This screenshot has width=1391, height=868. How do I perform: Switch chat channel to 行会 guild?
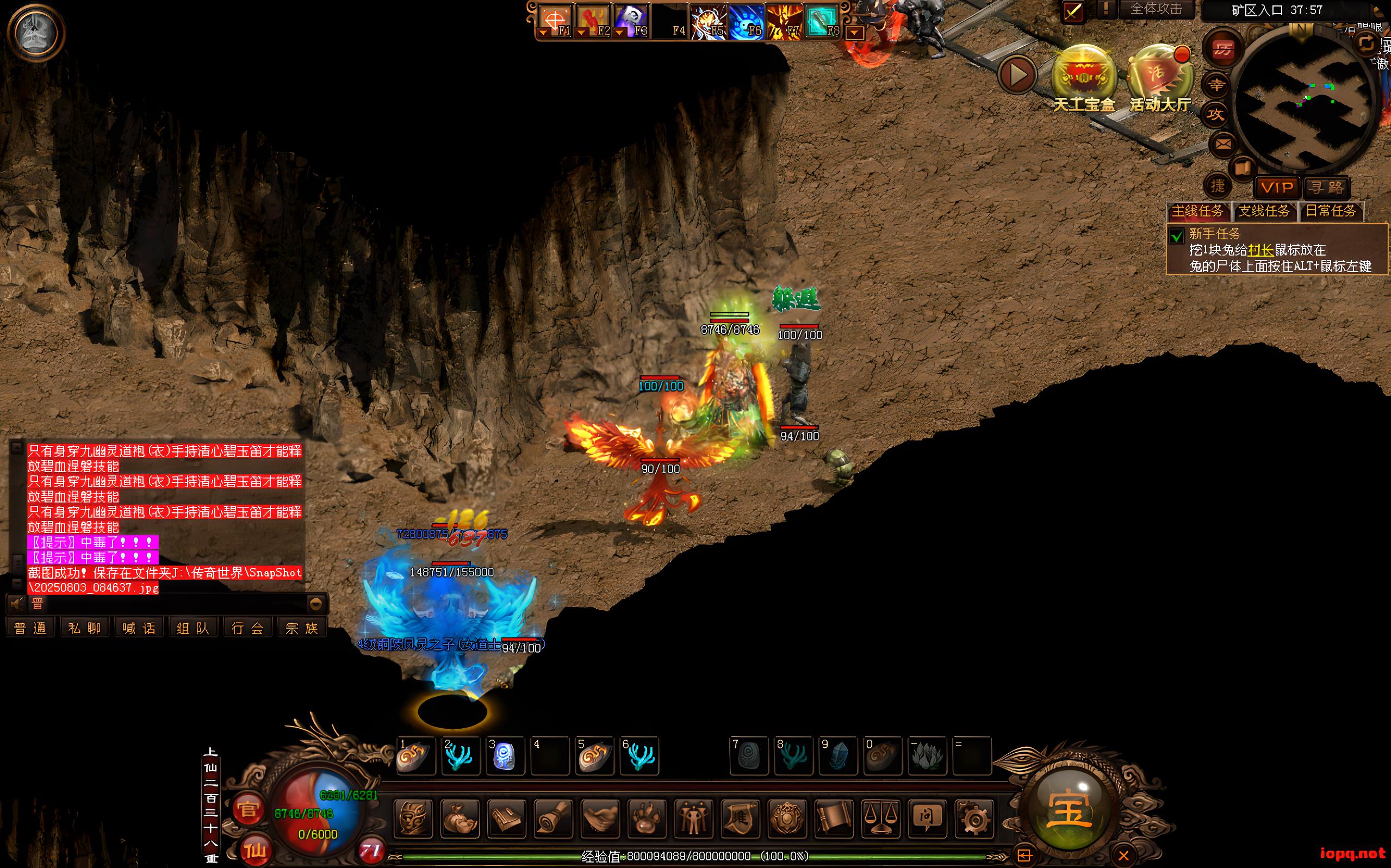pos(247,628)
